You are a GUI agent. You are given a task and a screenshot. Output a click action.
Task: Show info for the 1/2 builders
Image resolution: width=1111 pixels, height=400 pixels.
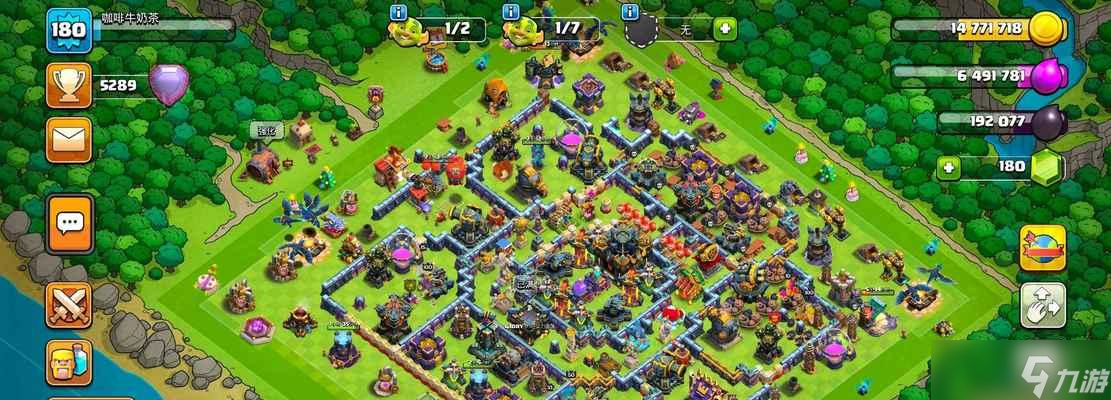(398, 13)
